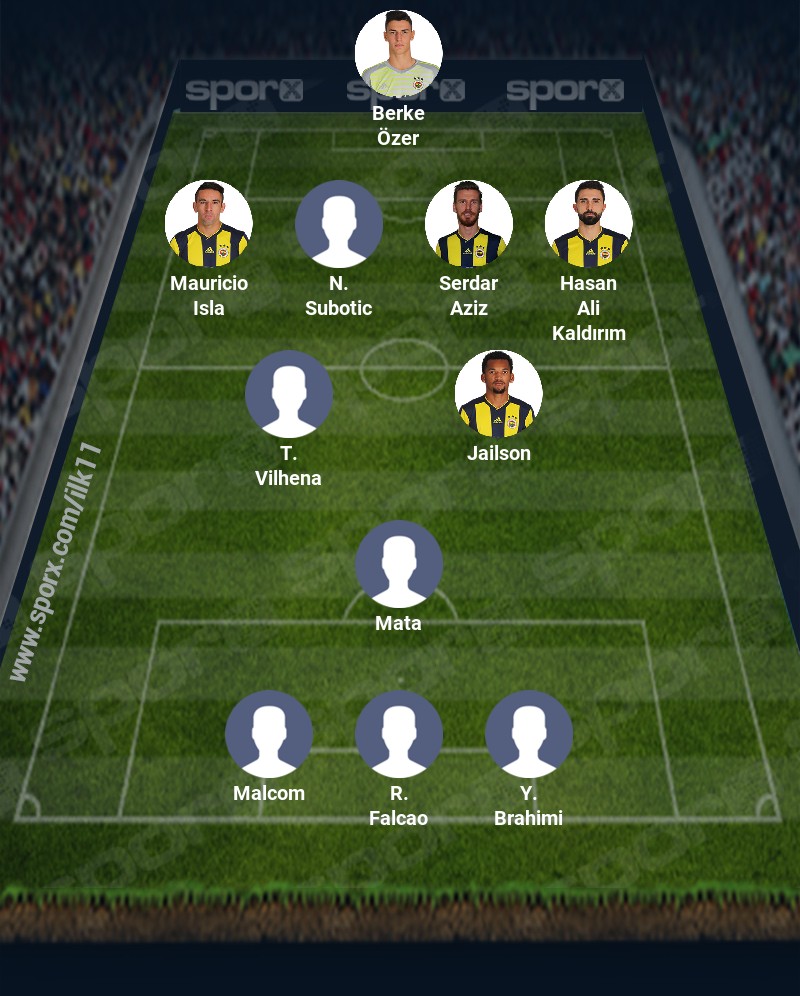Click Hasan Ali Kaldırım's player photo
The width and height of the screenshot is (800, 996).
[588, 224]
